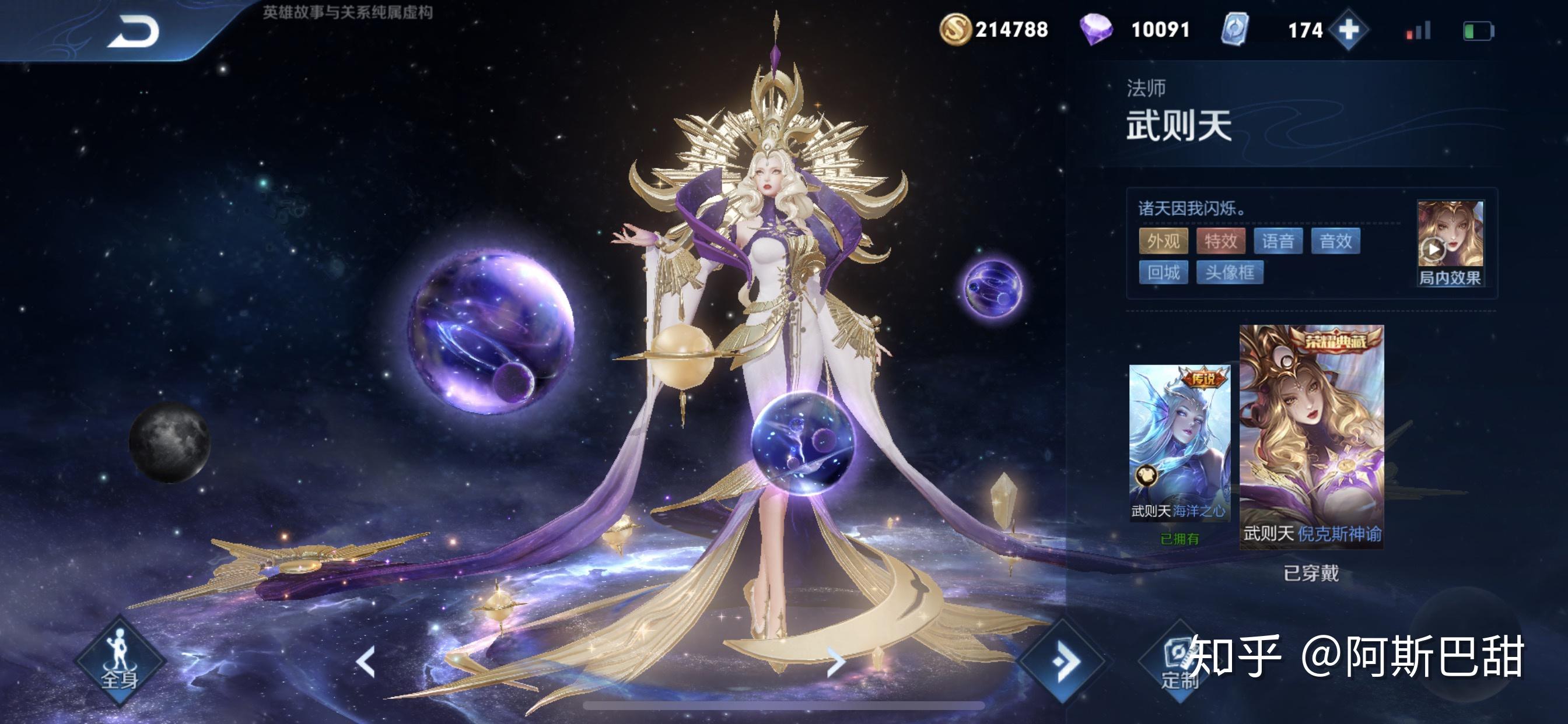Select the 外观 appearance tag
The width and height of the screenshot is (1568, 724).
(x=1163, y=241)
